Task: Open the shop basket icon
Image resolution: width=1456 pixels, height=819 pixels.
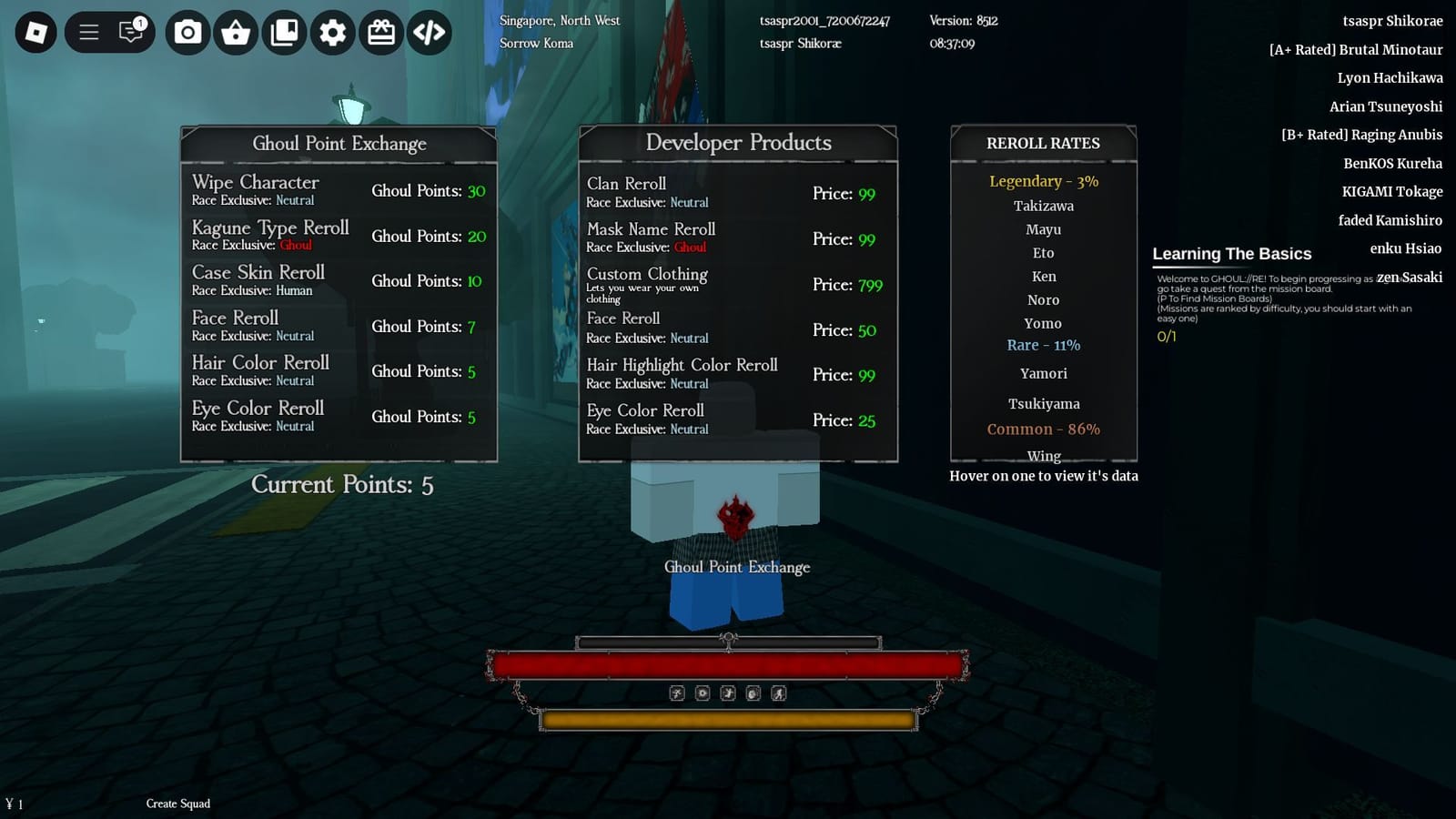Action: tap(236, 31)
